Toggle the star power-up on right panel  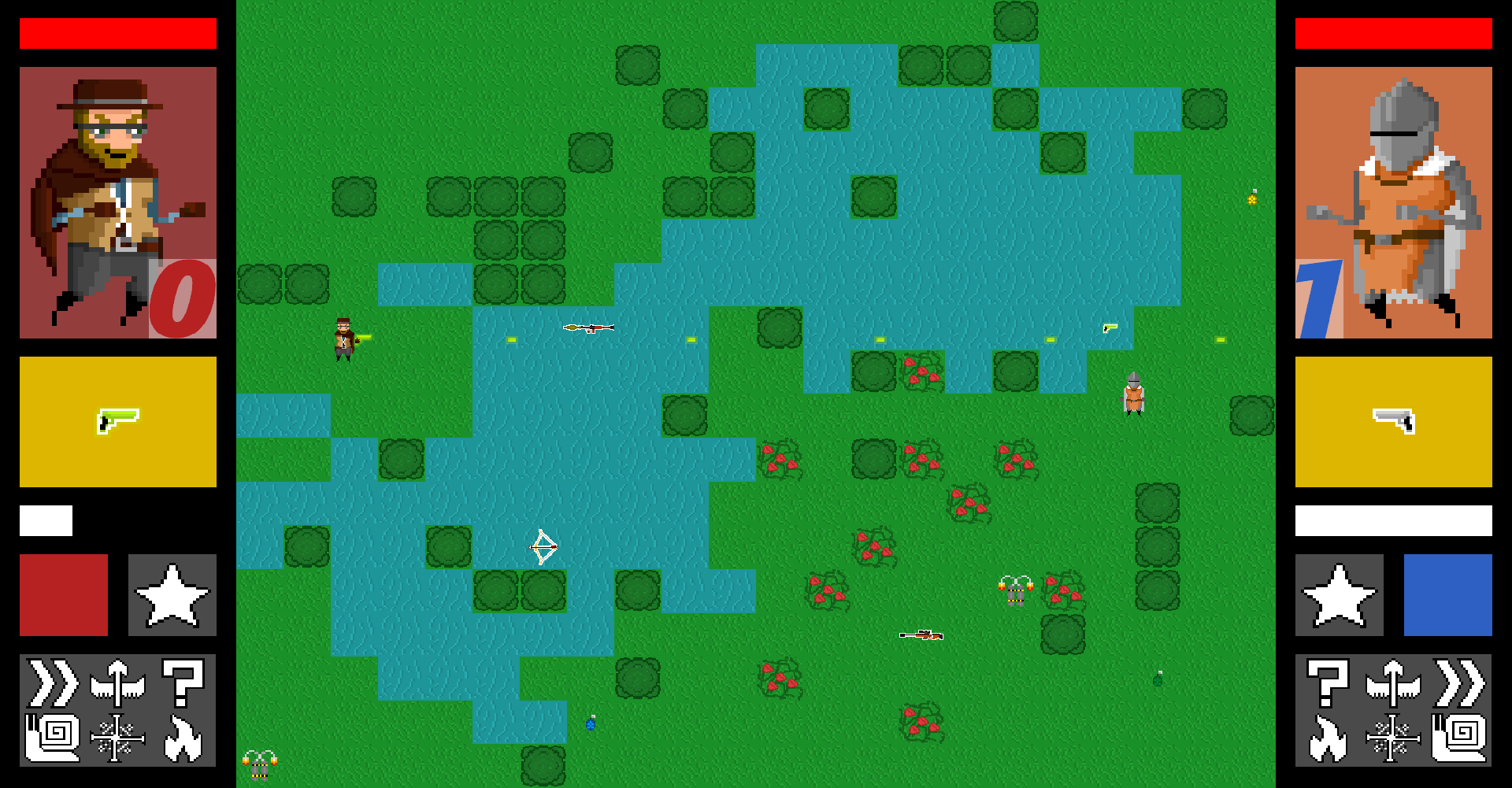pos(1340,595)
